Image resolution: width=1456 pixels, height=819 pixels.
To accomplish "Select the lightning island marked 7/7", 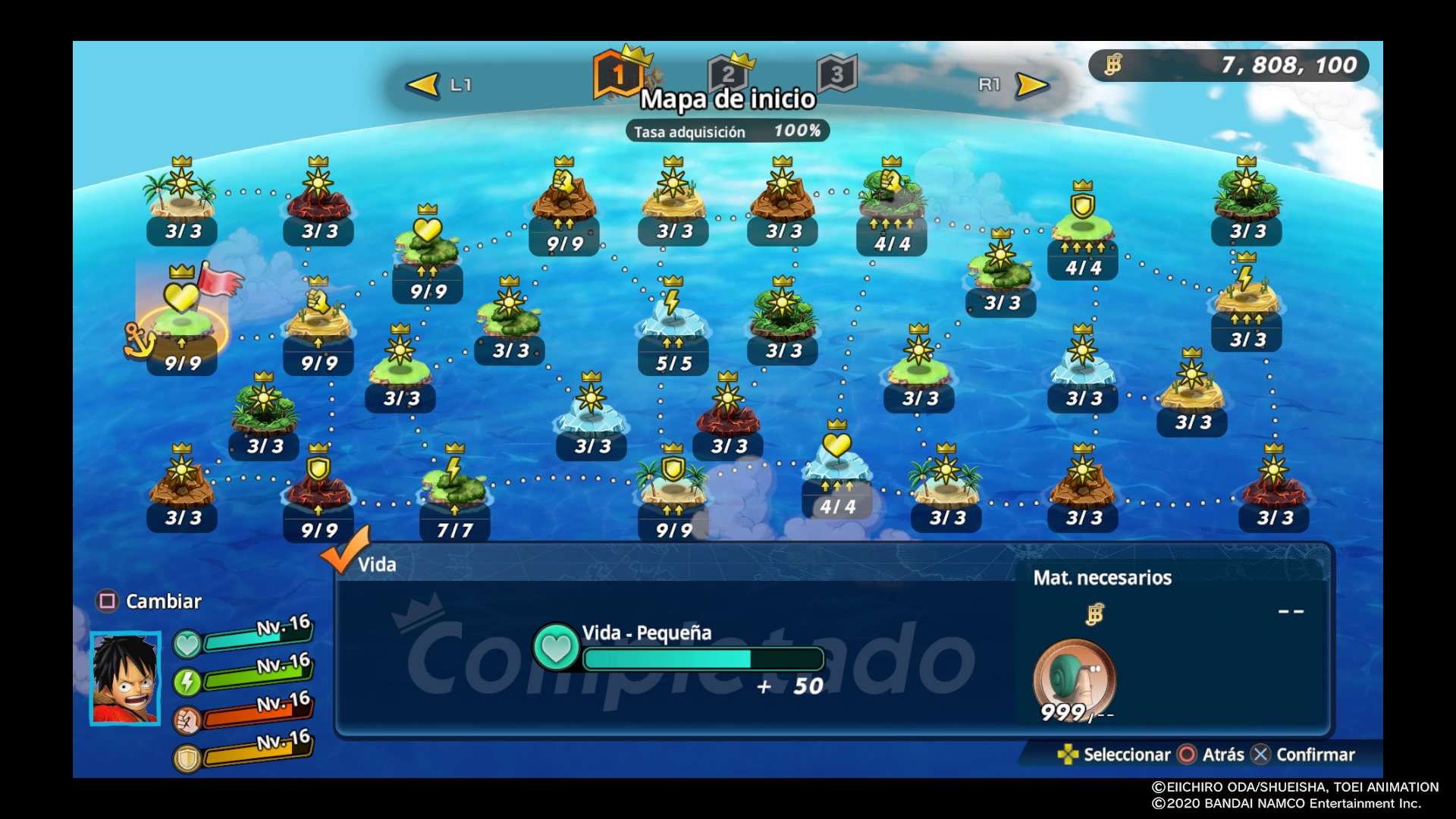I will click(x=454, y=485).
